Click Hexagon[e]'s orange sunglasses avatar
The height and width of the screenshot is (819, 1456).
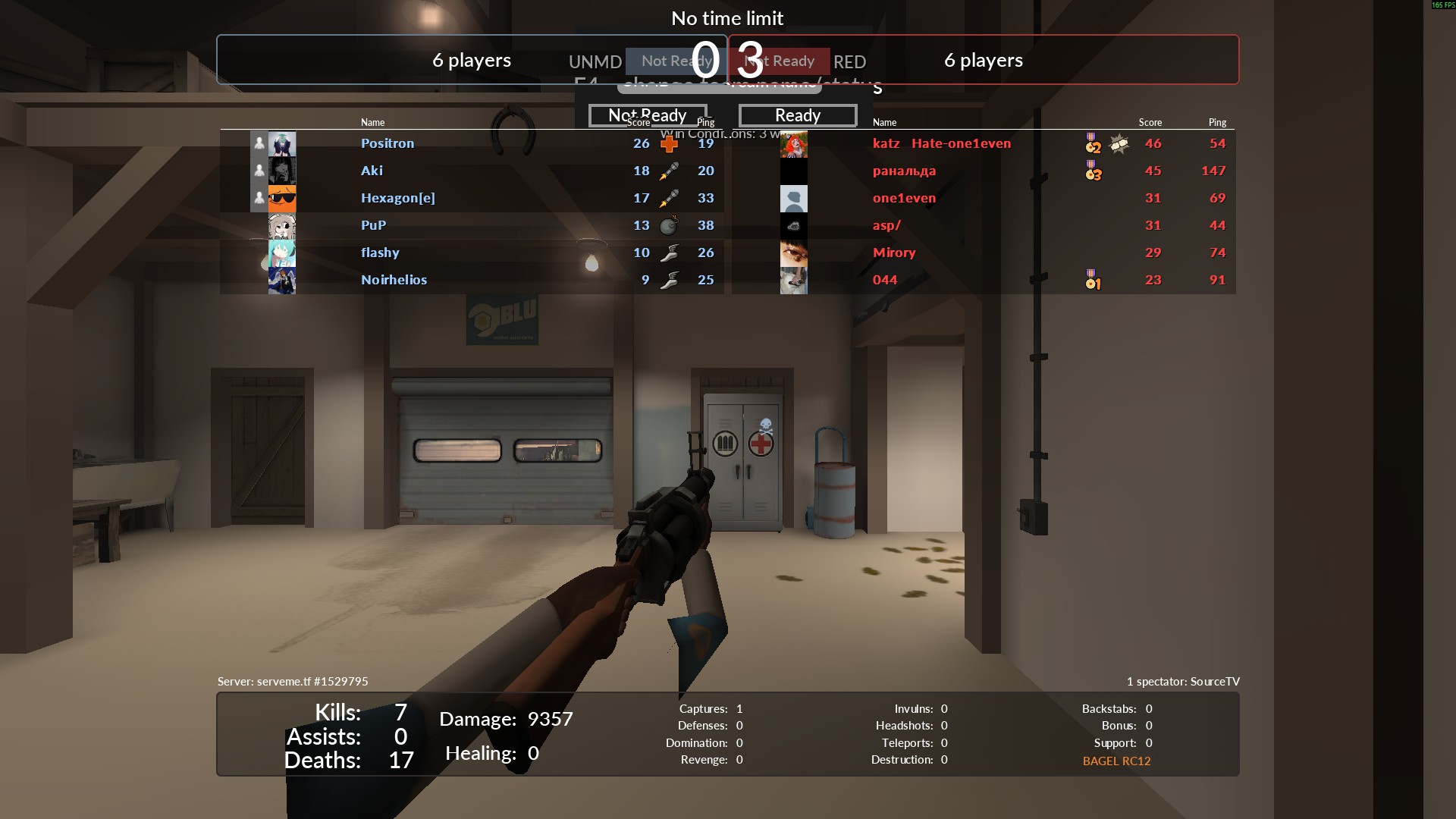pyautogui.click(x=282, y=198)
